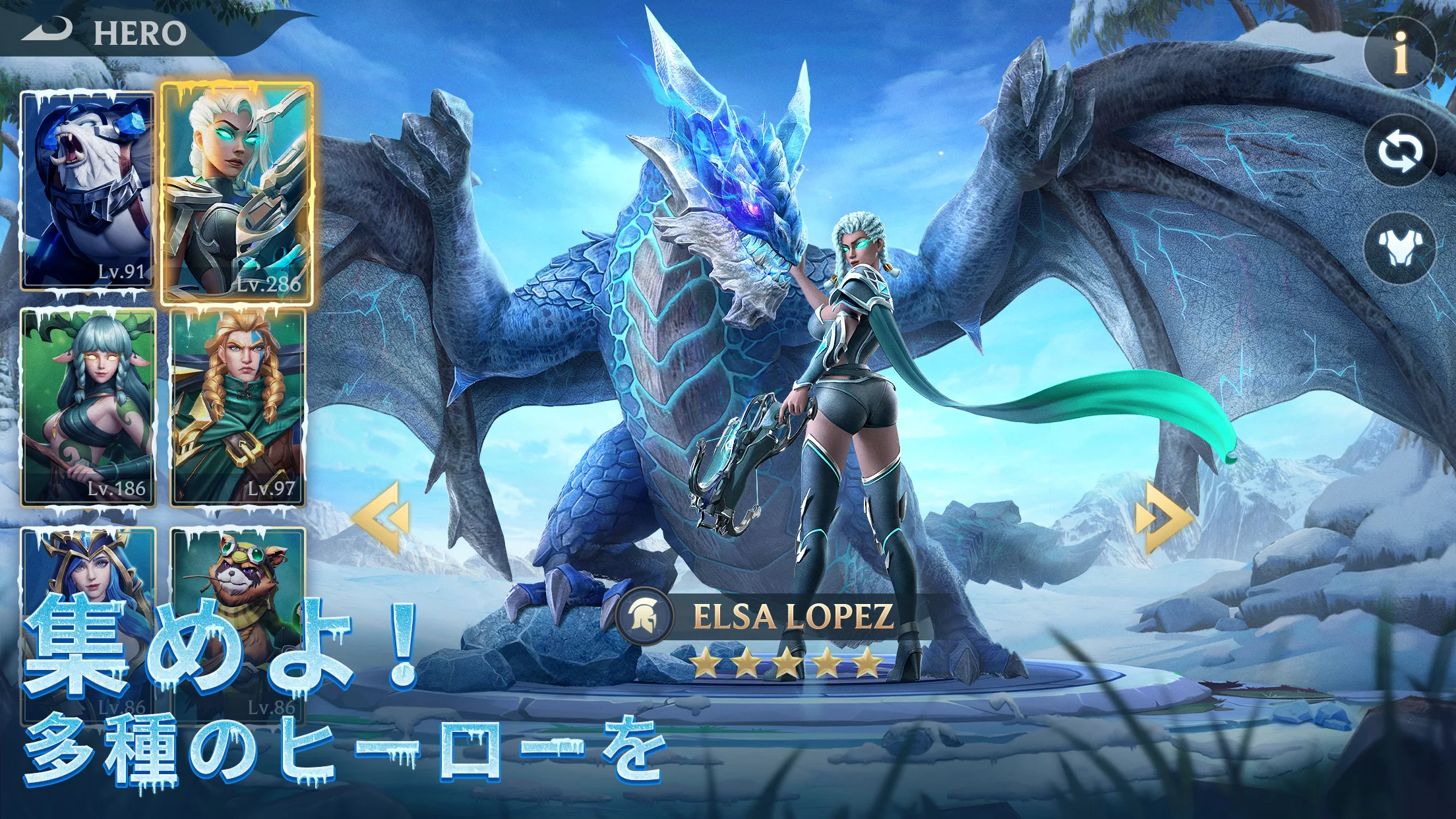Image resolution: width=1456 pixels, height=819 pixels.
Task: Open the hero info button
Action: pos(1399,53)
